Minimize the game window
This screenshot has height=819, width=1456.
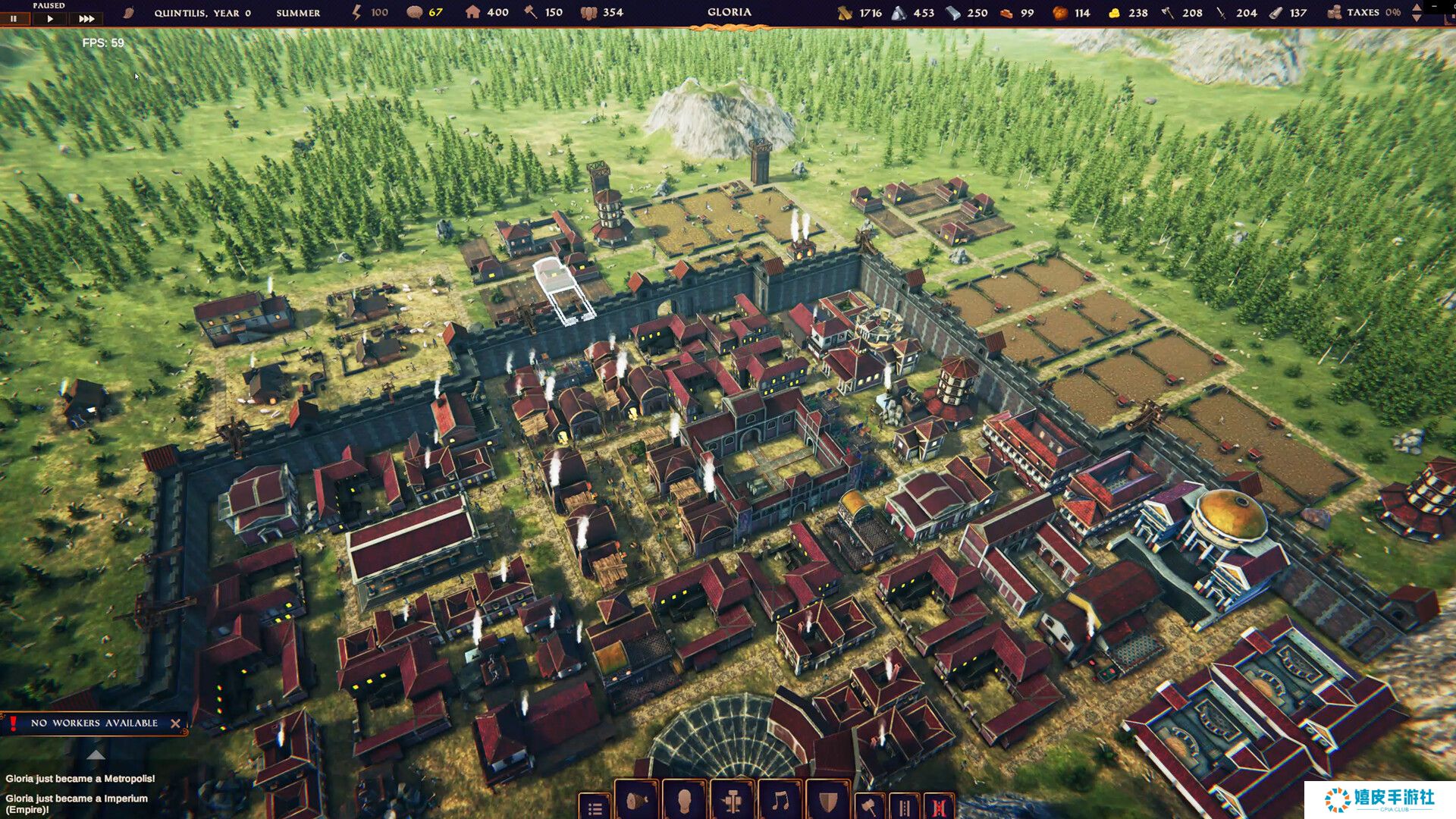1435,6
